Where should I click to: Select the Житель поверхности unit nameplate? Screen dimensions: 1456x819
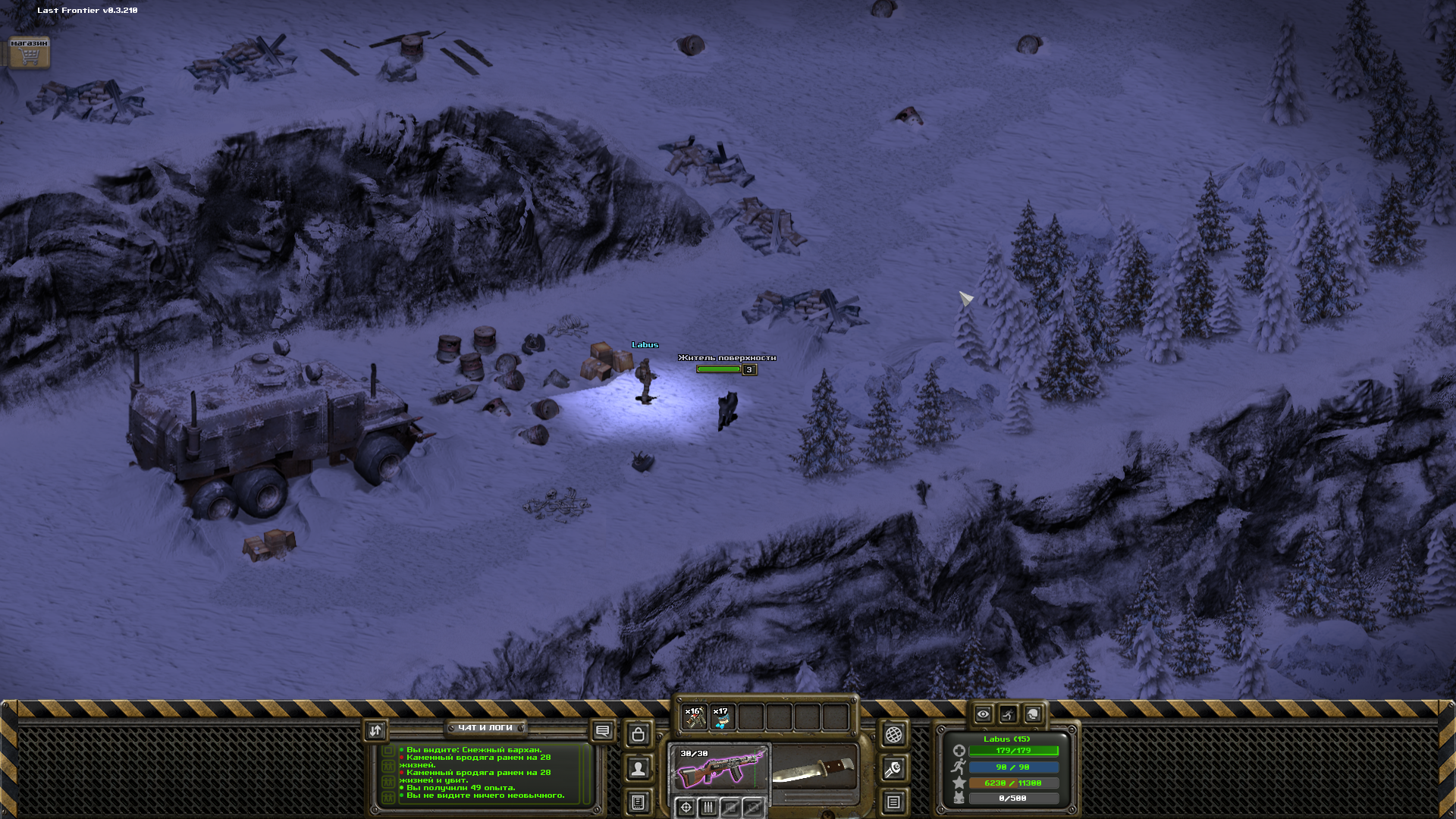point(726,358)
